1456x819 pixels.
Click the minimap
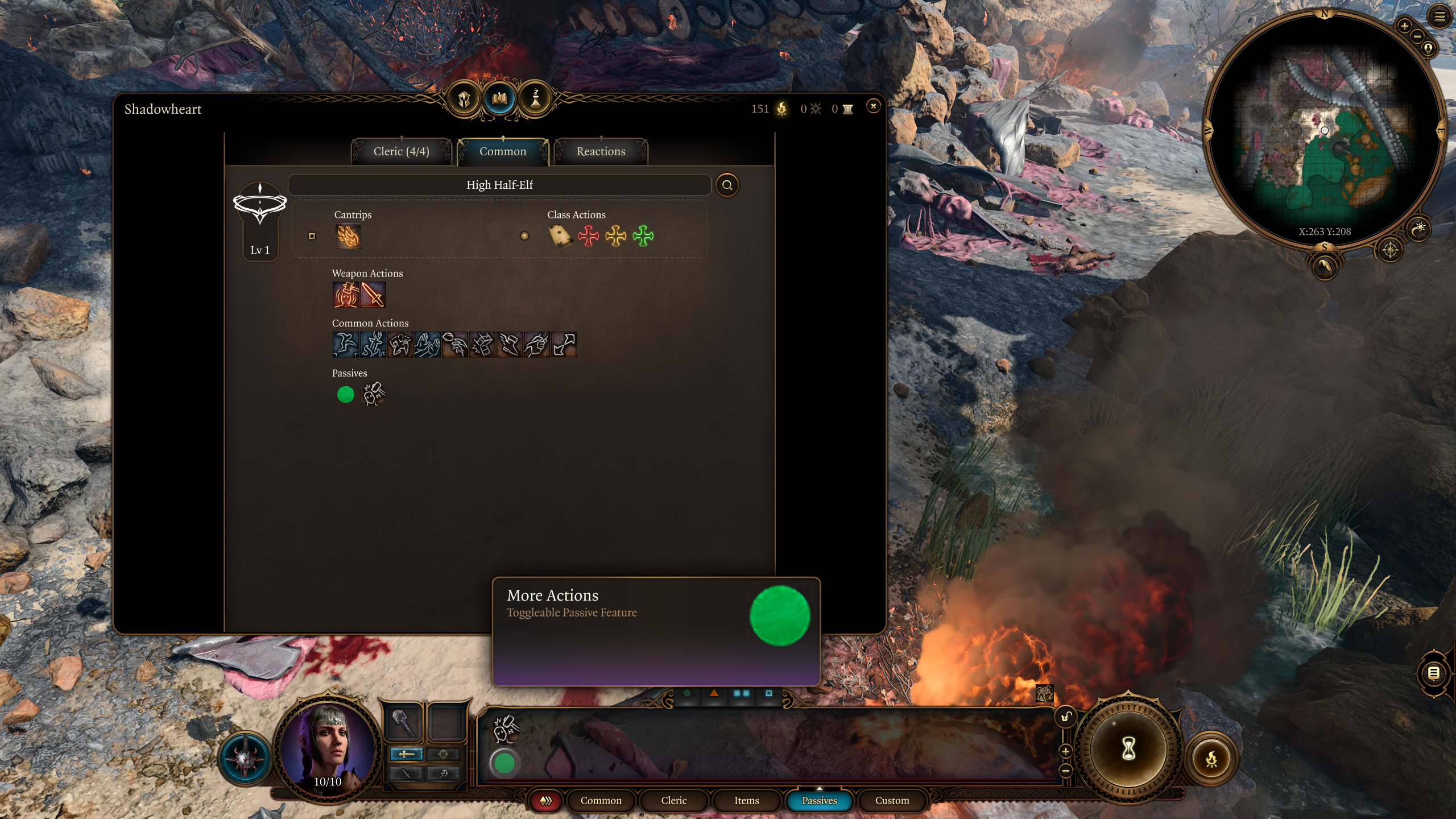[x=1324, y=131]
